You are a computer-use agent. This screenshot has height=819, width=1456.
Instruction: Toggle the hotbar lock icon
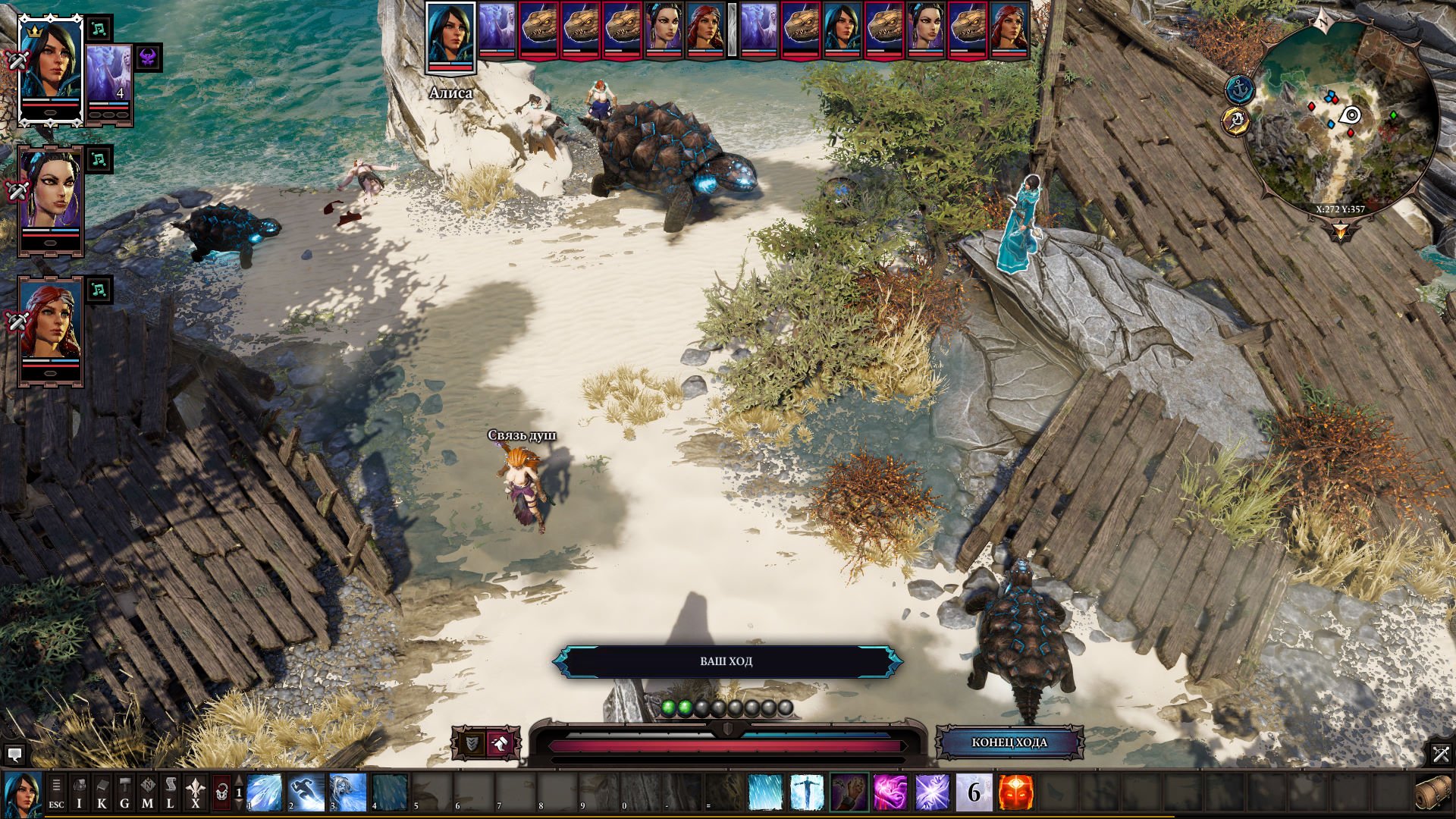point(221,792)
